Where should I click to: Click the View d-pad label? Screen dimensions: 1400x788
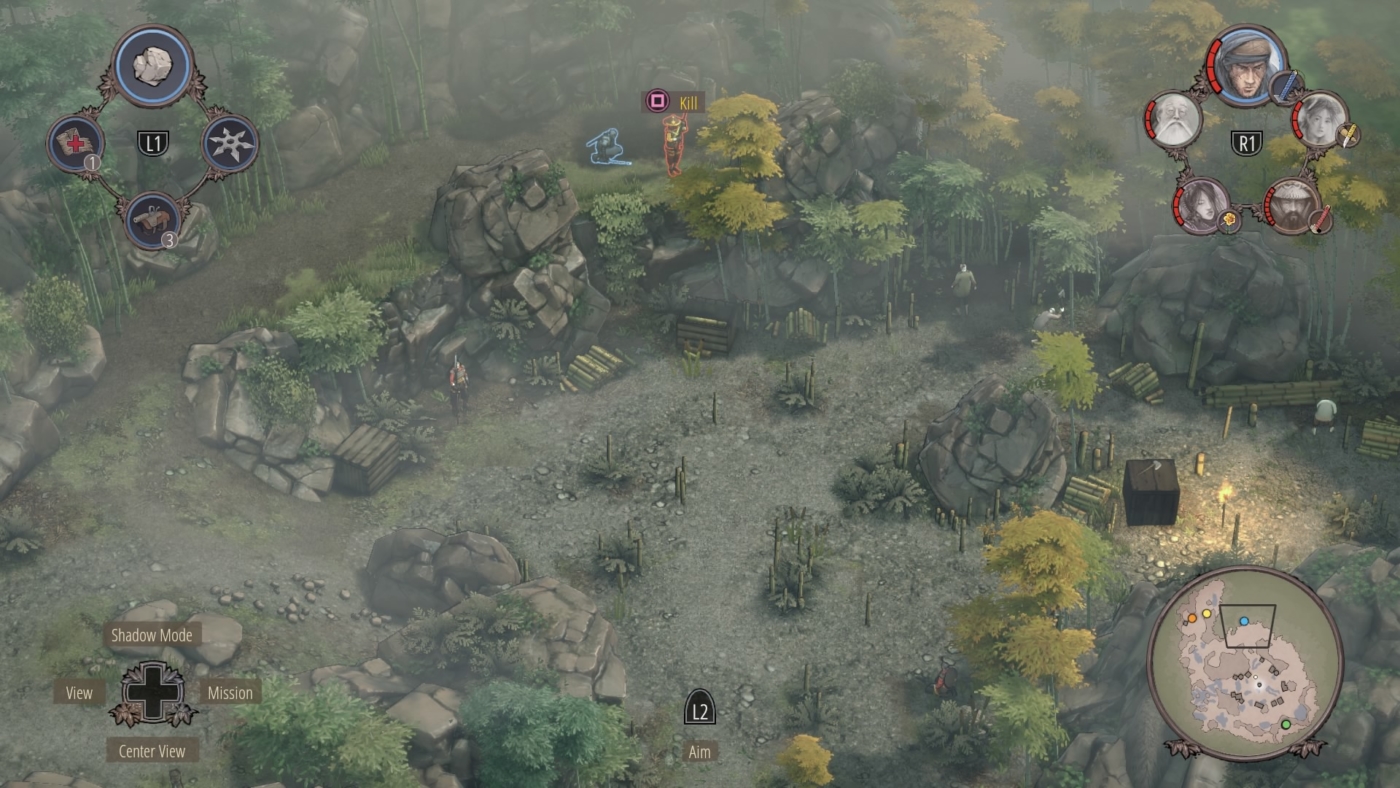tap(78, 692)
